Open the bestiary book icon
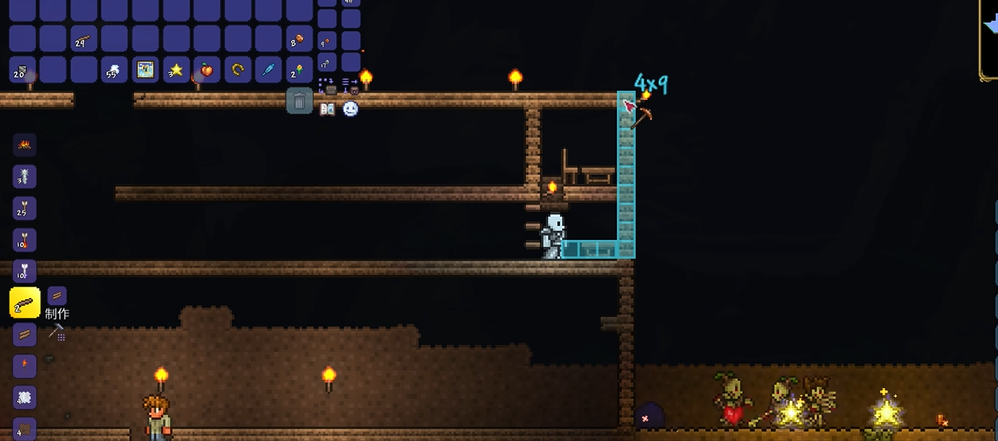 (327, 109)
